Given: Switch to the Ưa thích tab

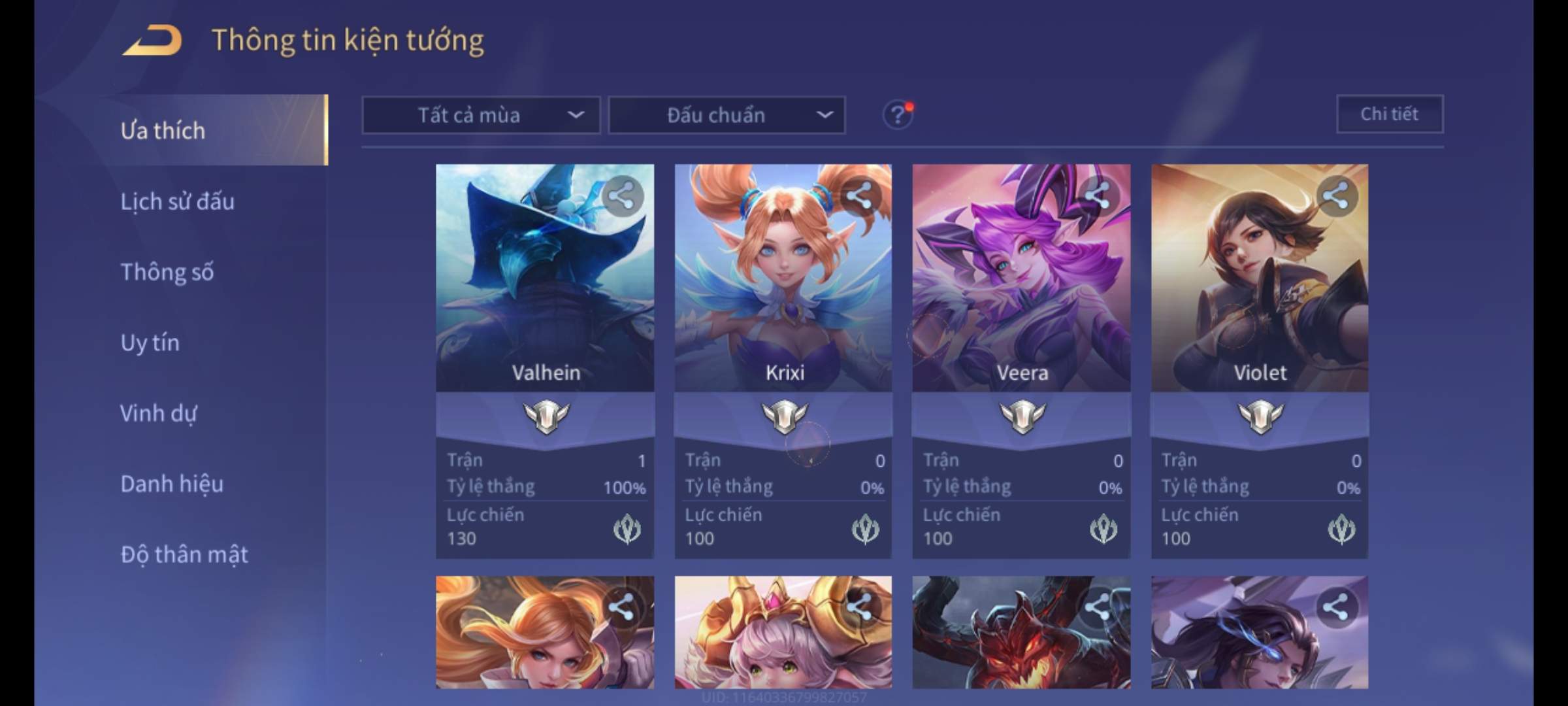Looking at the screenshot, I should coord(163,131).
